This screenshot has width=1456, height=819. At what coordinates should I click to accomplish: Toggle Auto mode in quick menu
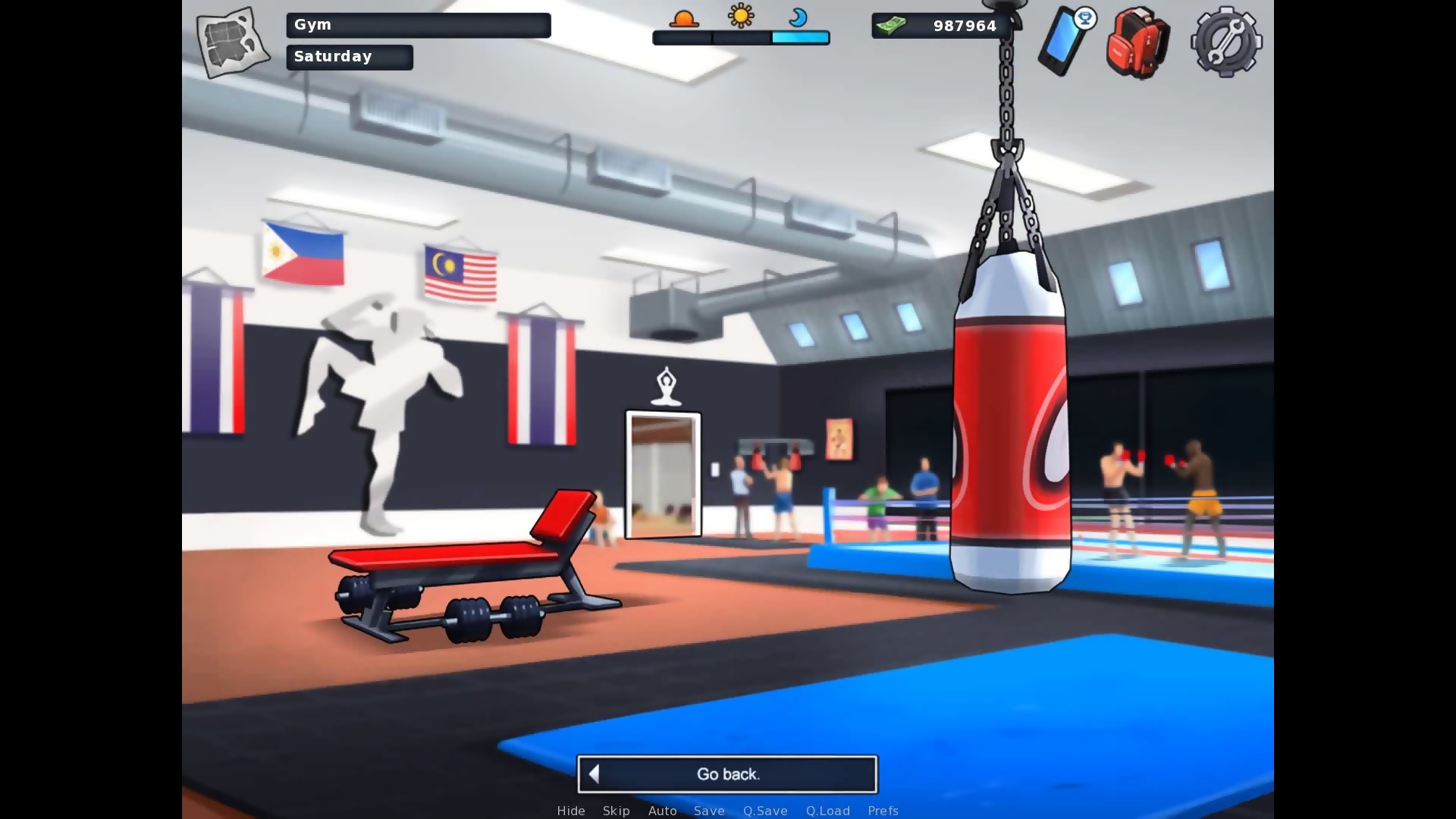coord(662,811)
